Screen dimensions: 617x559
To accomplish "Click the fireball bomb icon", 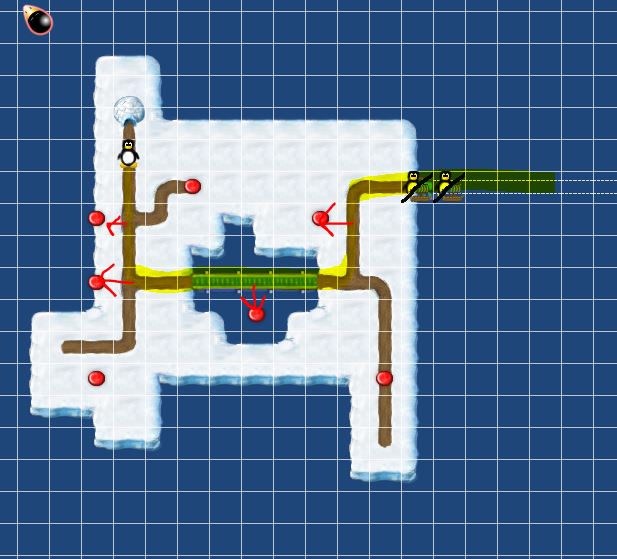I will (x=38, y=20).
